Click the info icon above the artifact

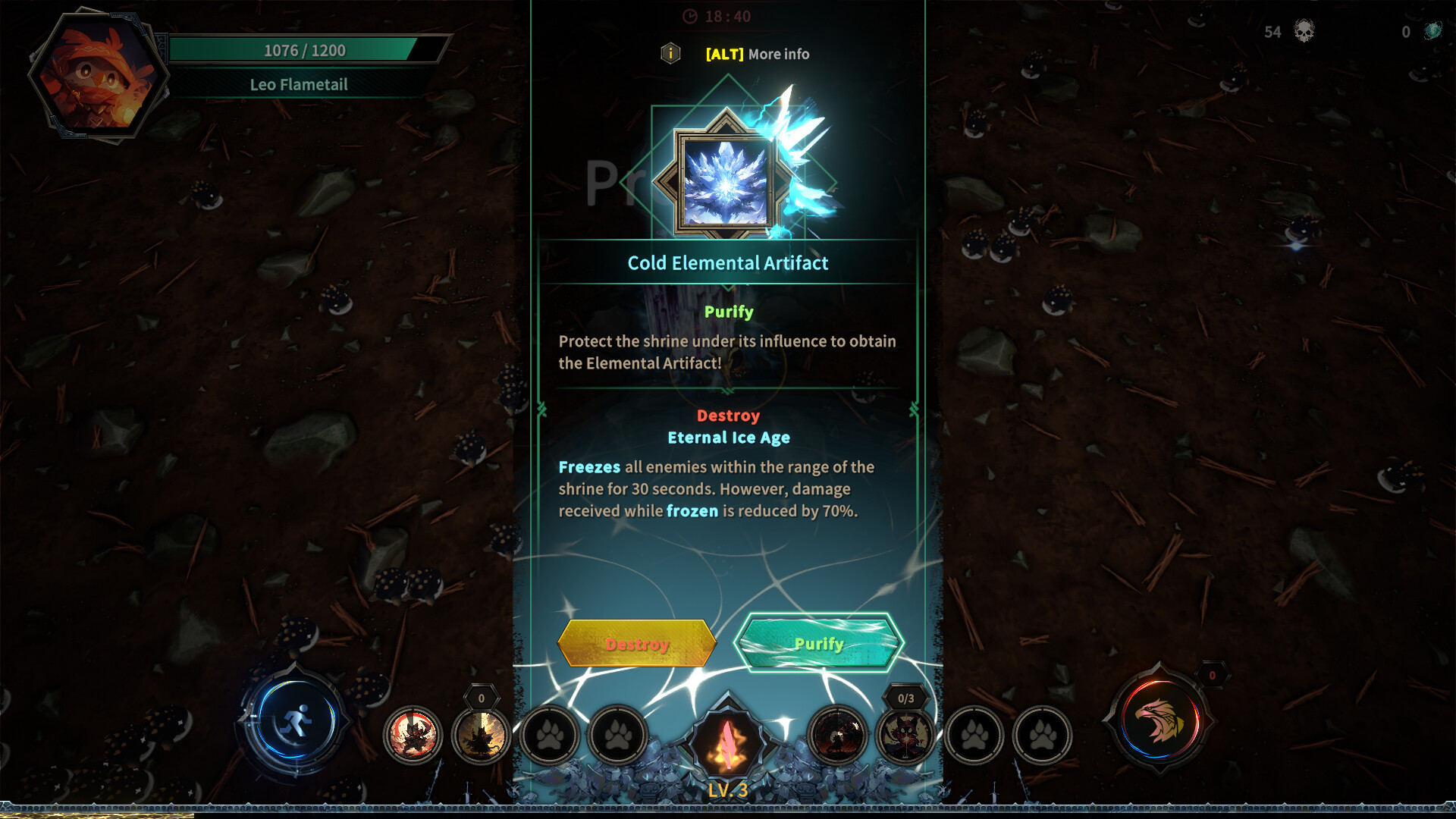click(x=670, y=54)
